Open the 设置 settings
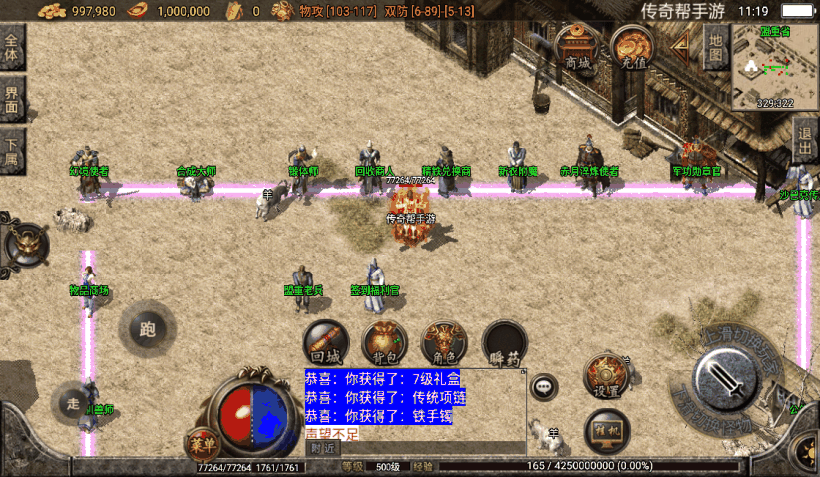820x477 pixels. (x=606, y=377)
